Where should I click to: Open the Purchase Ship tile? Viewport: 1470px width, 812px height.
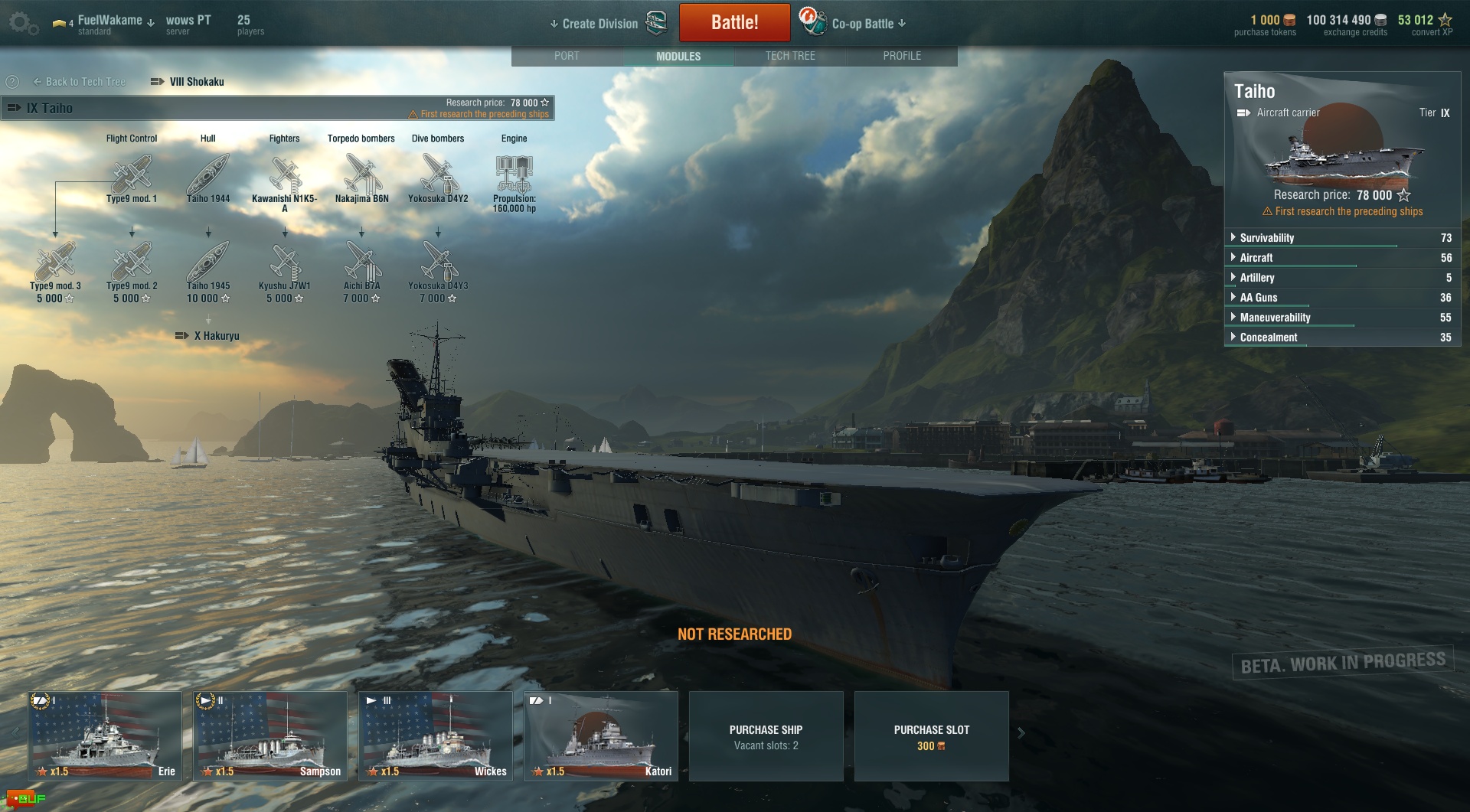click(x=766, y=736)
